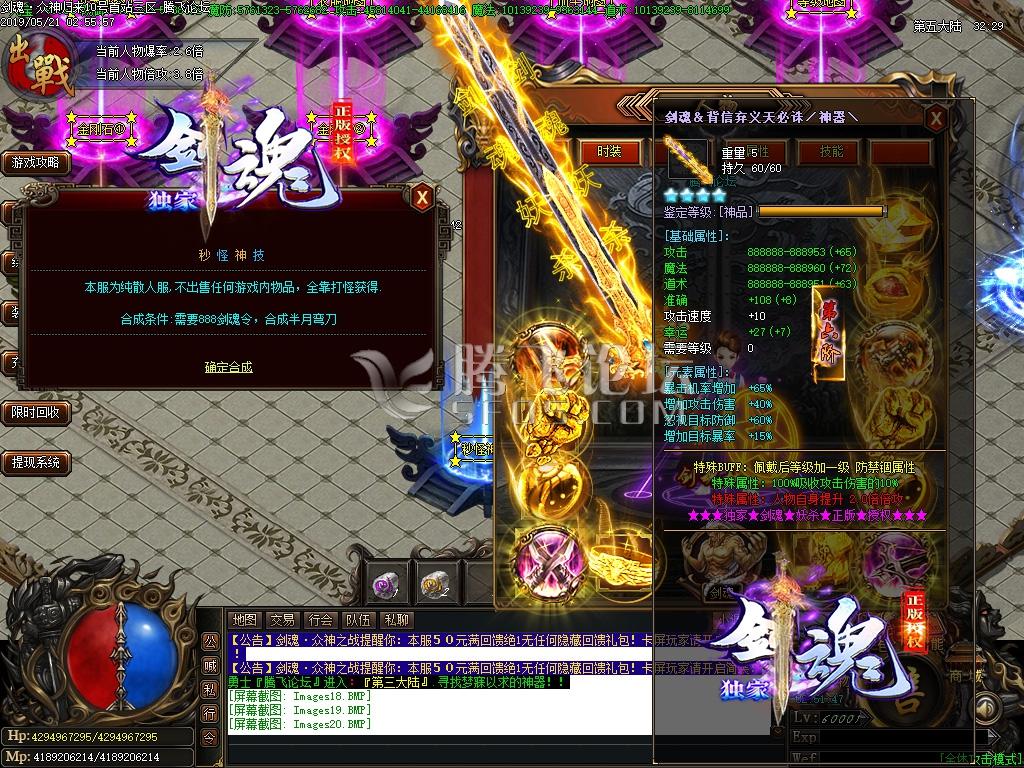This screenshot has height=768, width=1024.
Task: Toggle the 公 public channel button
Action: click(210, 641)
